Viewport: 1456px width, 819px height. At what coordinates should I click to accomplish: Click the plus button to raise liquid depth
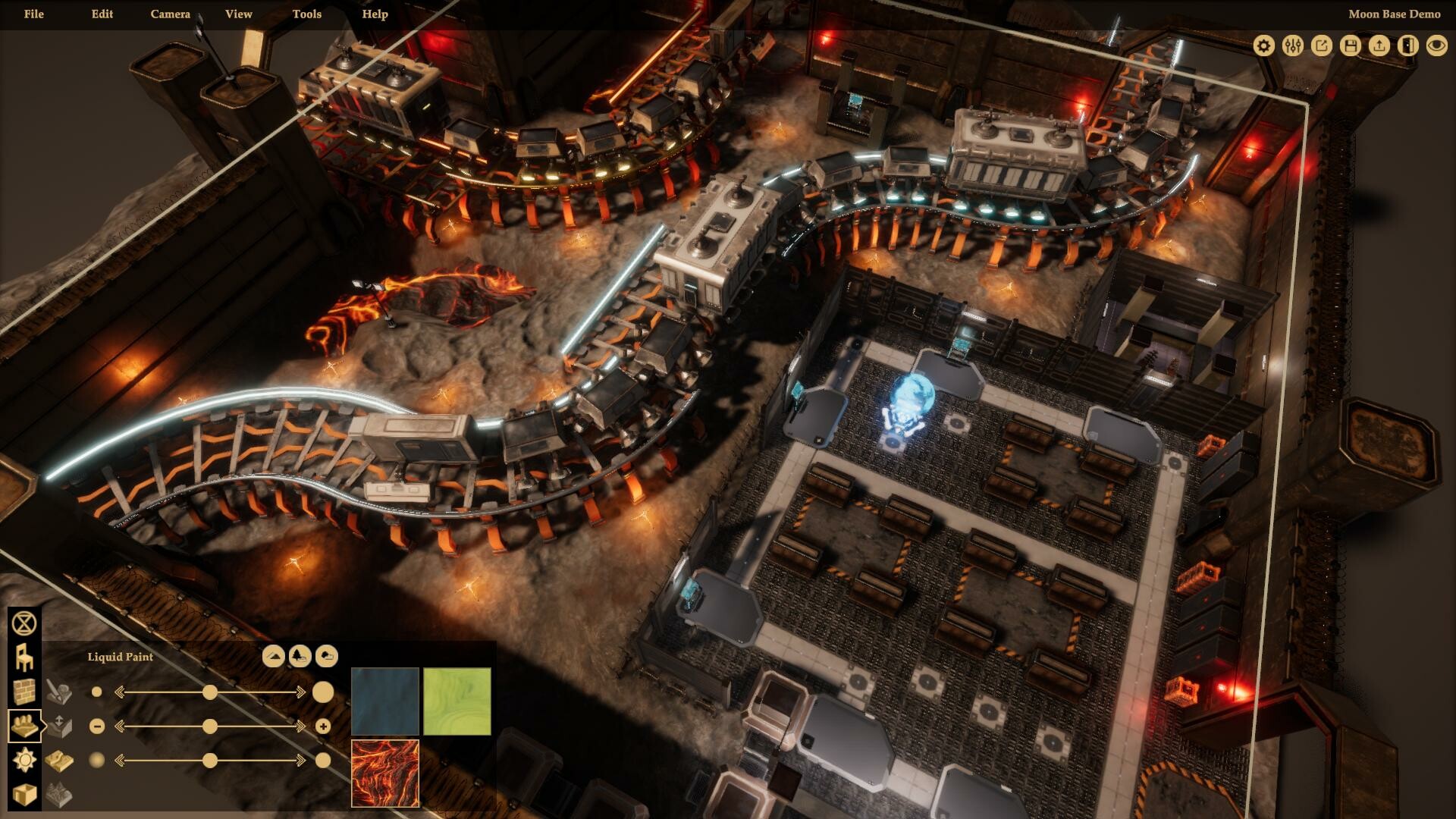point(325,726)
